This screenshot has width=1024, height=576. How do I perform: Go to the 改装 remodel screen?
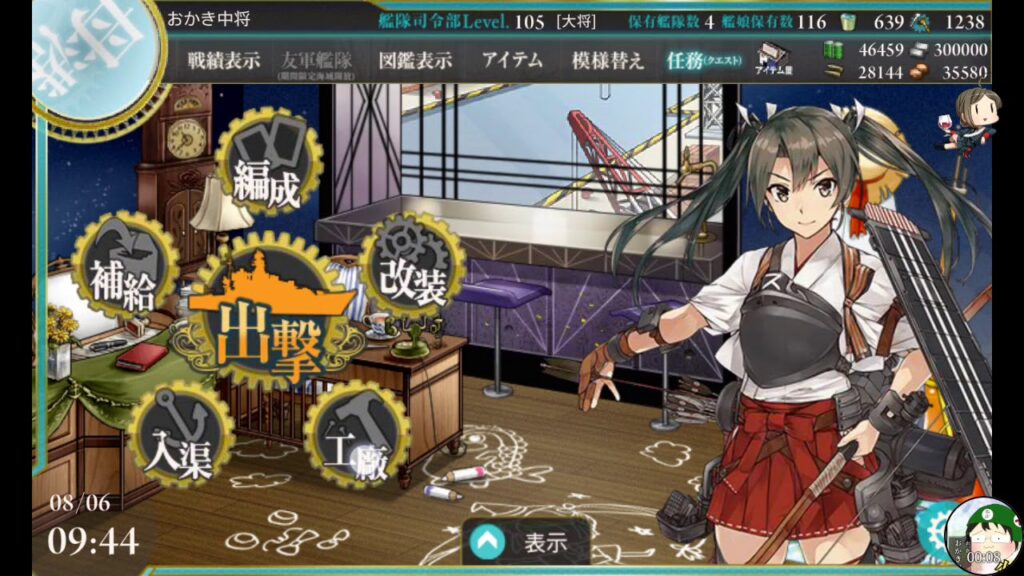tap(412, 268)
